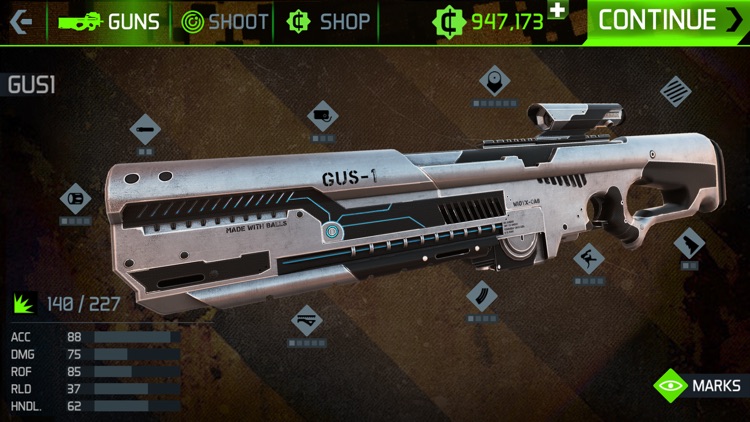Open the underbarrel rail upgrade icon
750x422 pixels.
306,320
